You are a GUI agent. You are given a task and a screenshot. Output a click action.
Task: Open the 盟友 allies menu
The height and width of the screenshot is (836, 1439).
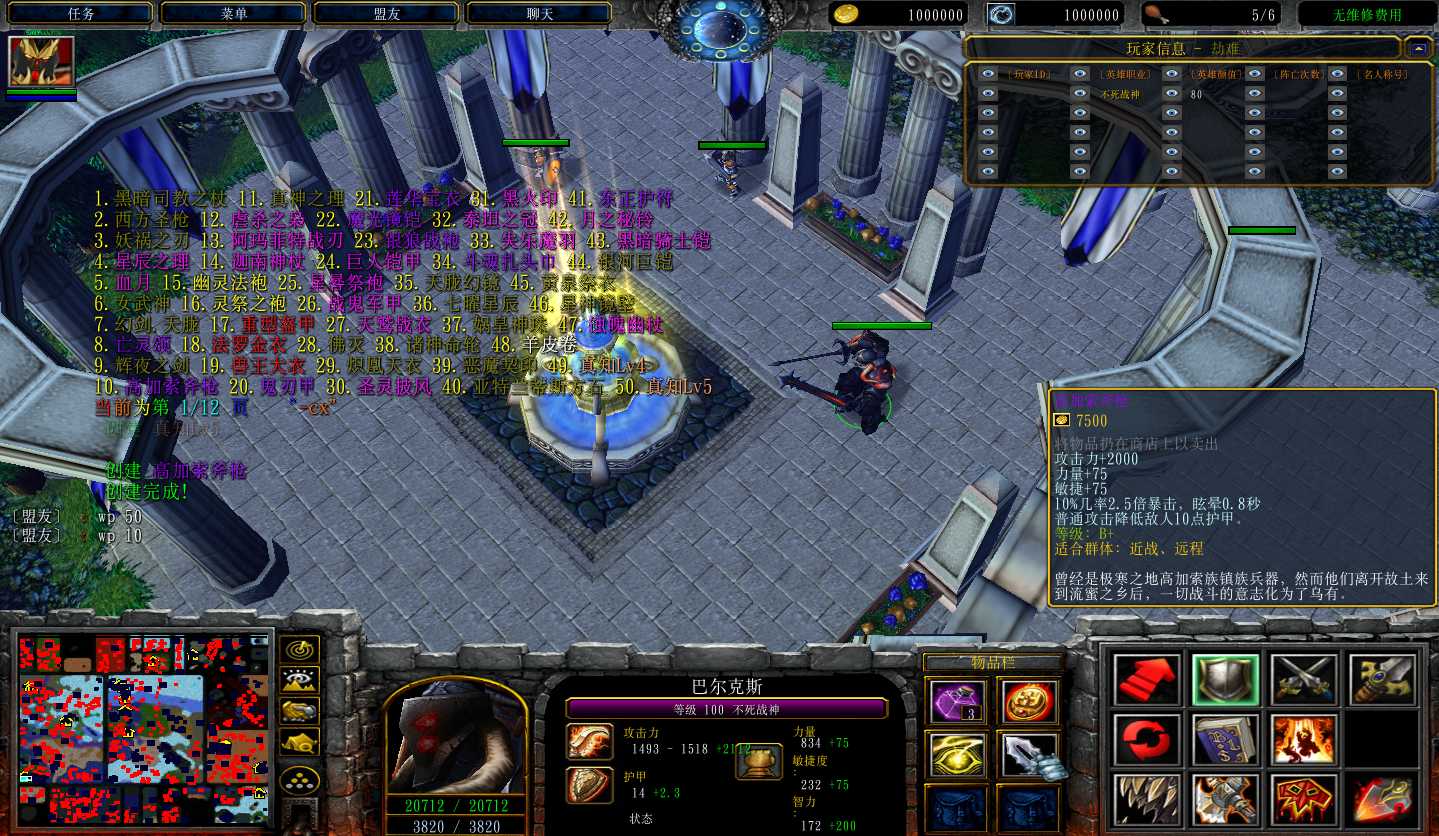387,14
